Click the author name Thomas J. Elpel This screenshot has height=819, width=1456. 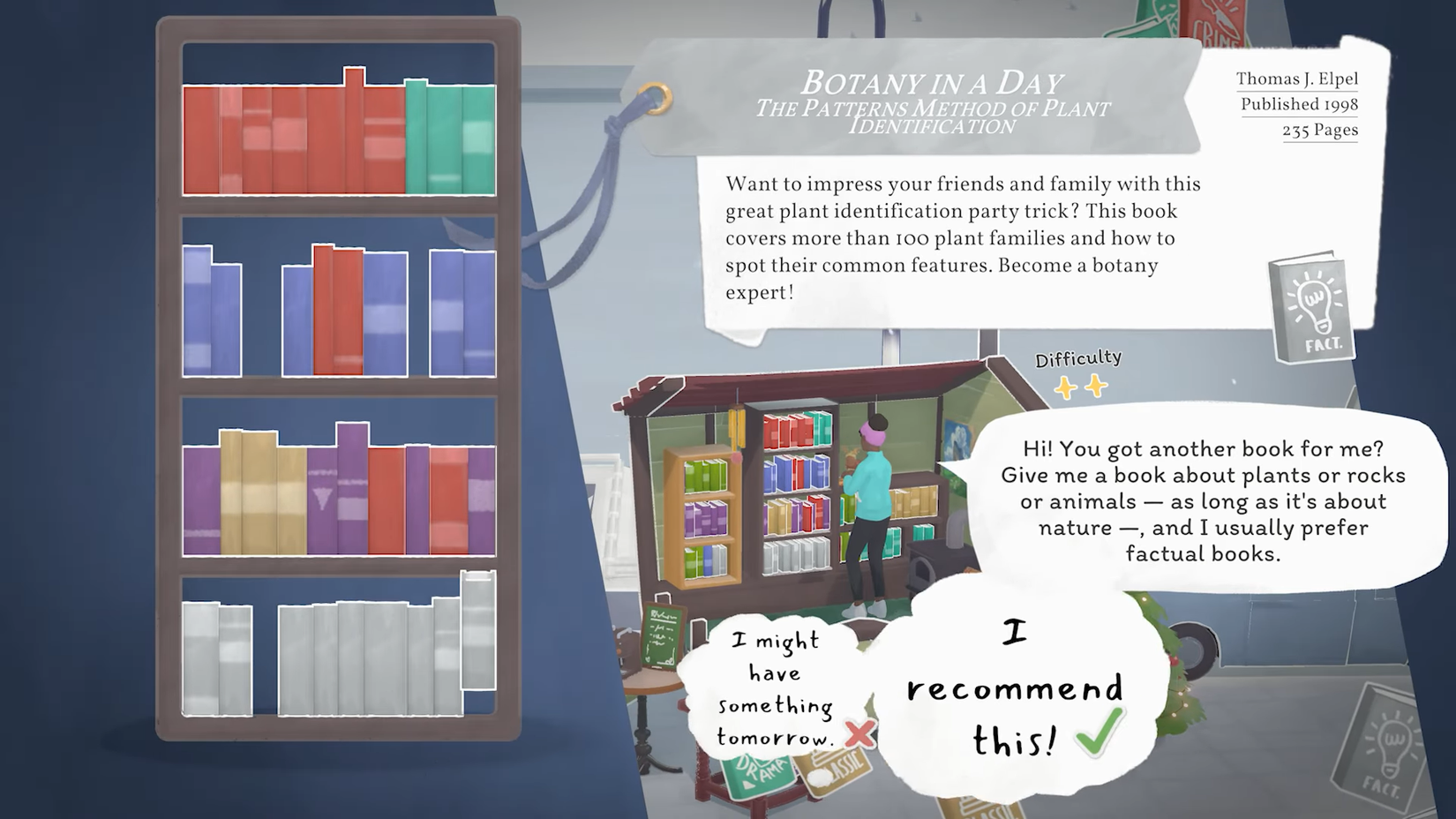tap(1296, 79)
